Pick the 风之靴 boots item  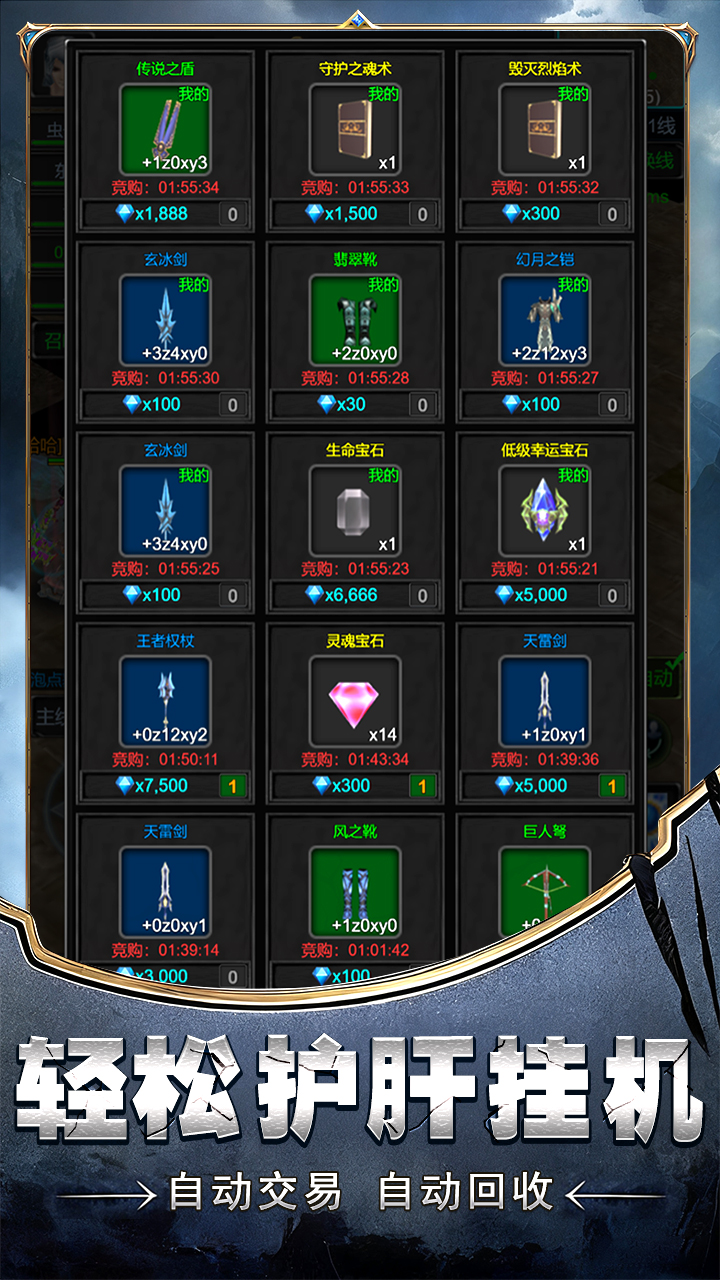pyautogui.click(x=355, y=892)
